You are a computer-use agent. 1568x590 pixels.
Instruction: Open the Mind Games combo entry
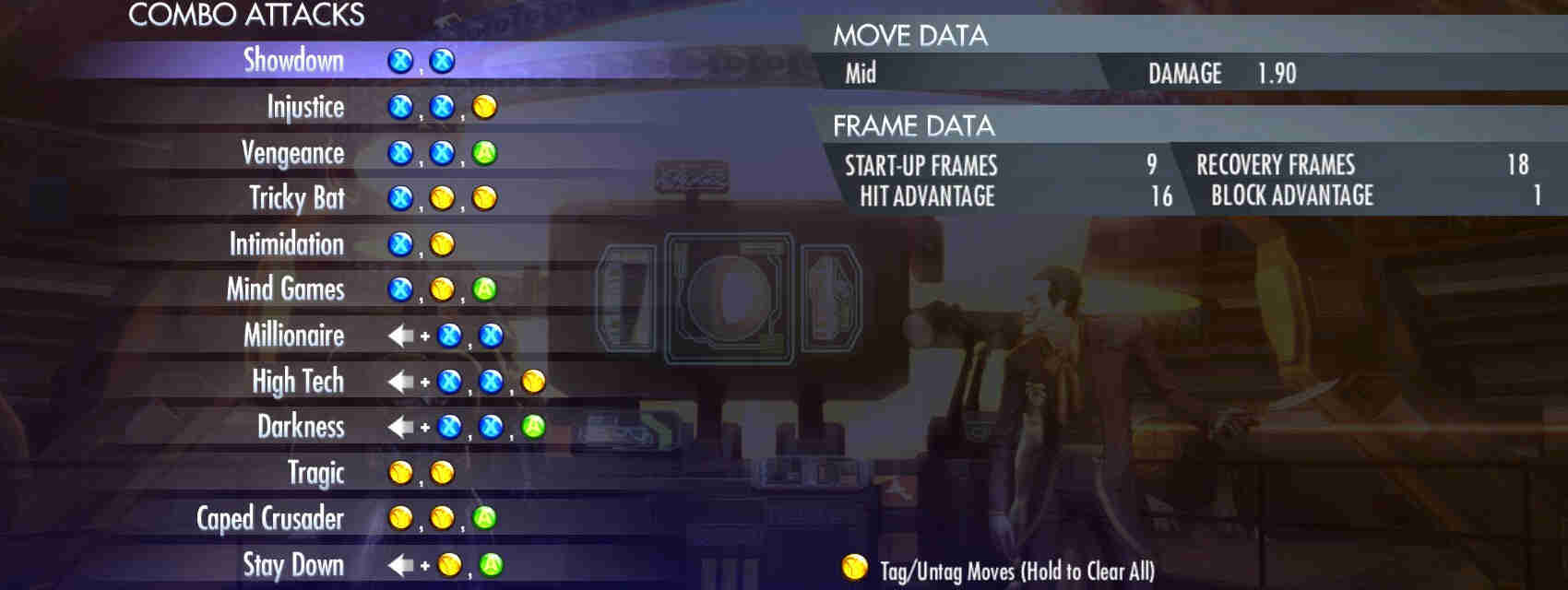click(x=285, y=289)
